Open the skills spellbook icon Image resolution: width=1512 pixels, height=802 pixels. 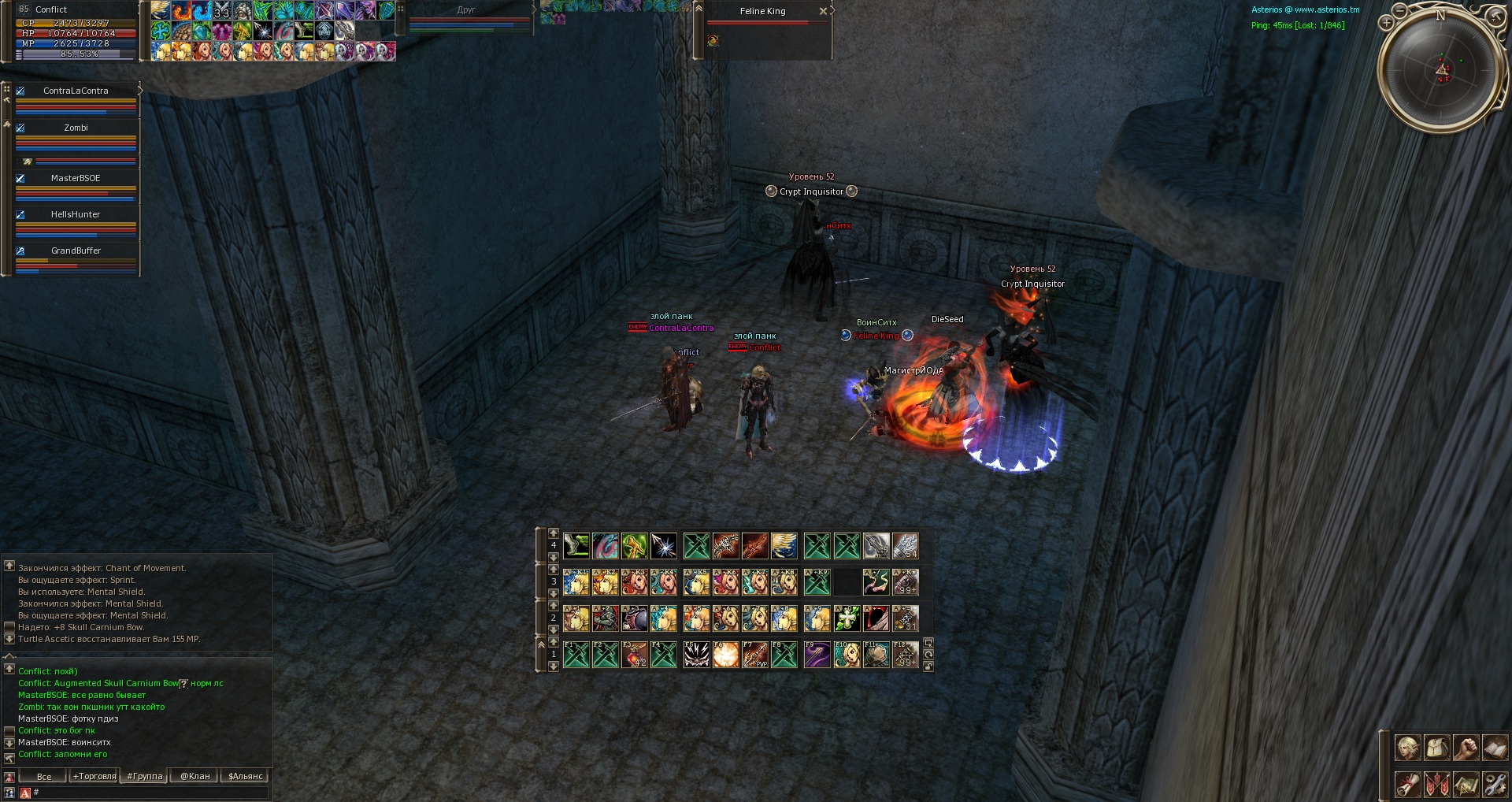coord(1494,748)
